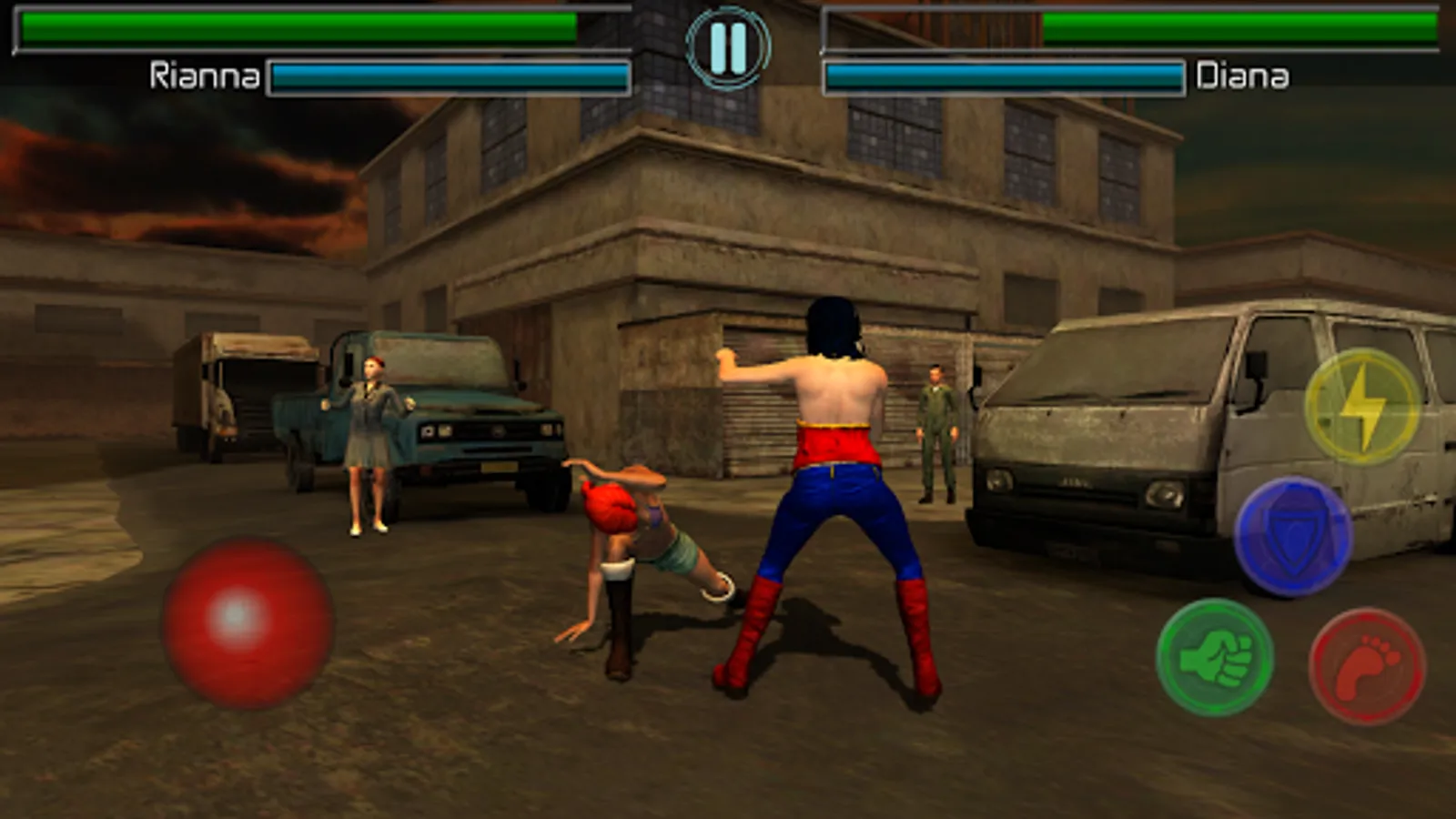1456x819 pixels.
Task: Click Rianna's name label
Action: [202, 75]
